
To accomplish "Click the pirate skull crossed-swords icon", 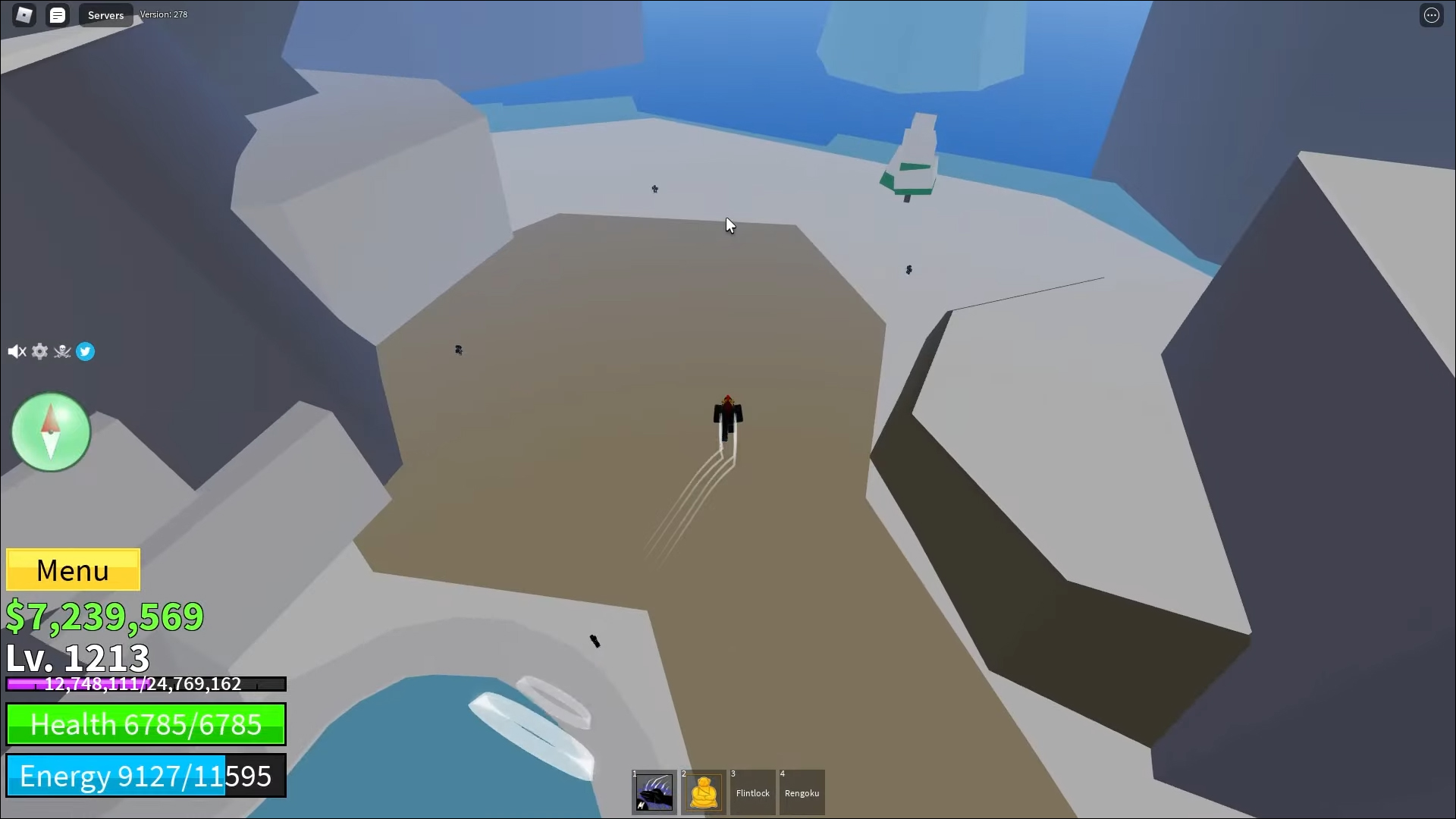I will pyautogui.click(x=62, y=351).
